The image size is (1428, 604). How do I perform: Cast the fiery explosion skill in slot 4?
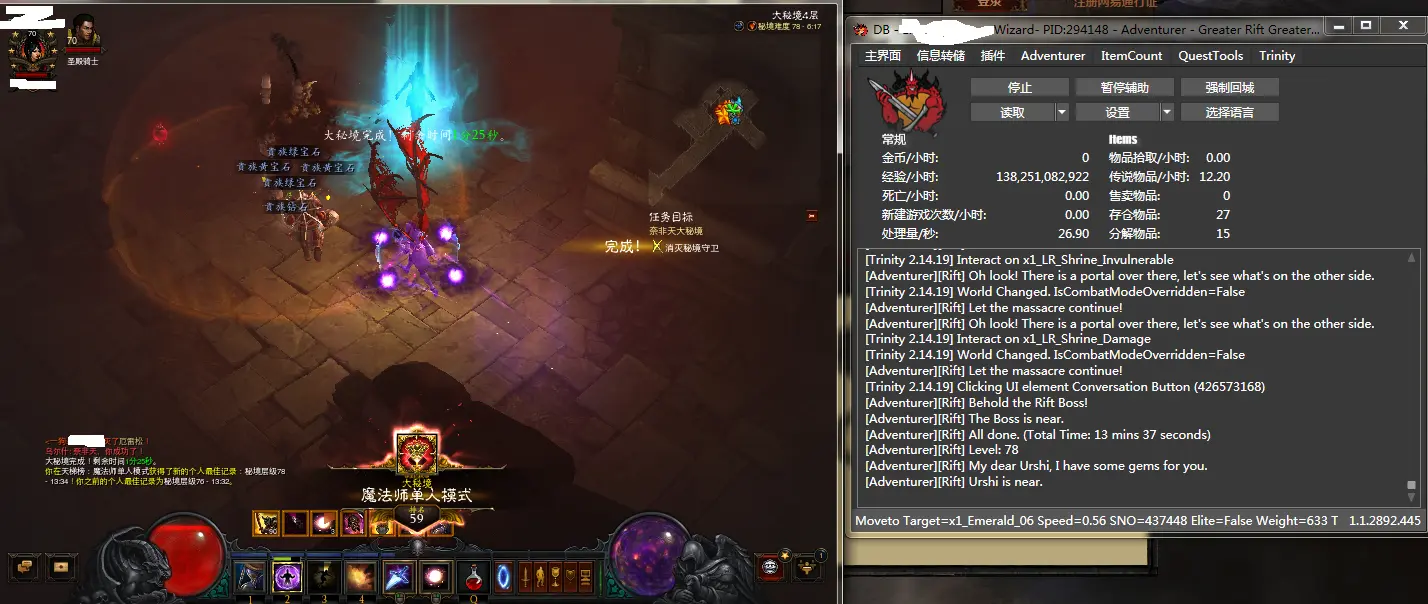tap(361, 577)
